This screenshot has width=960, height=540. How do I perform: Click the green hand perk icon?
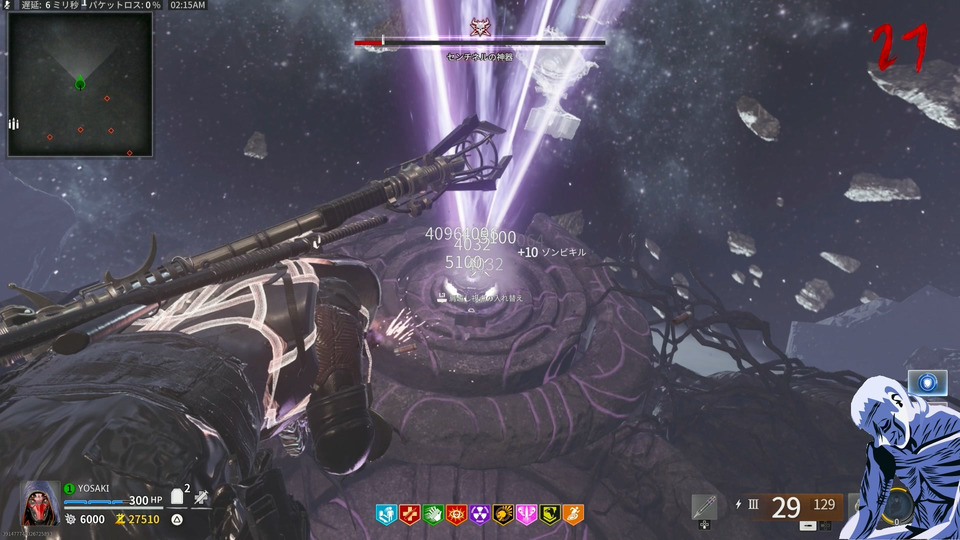[433, 516]
